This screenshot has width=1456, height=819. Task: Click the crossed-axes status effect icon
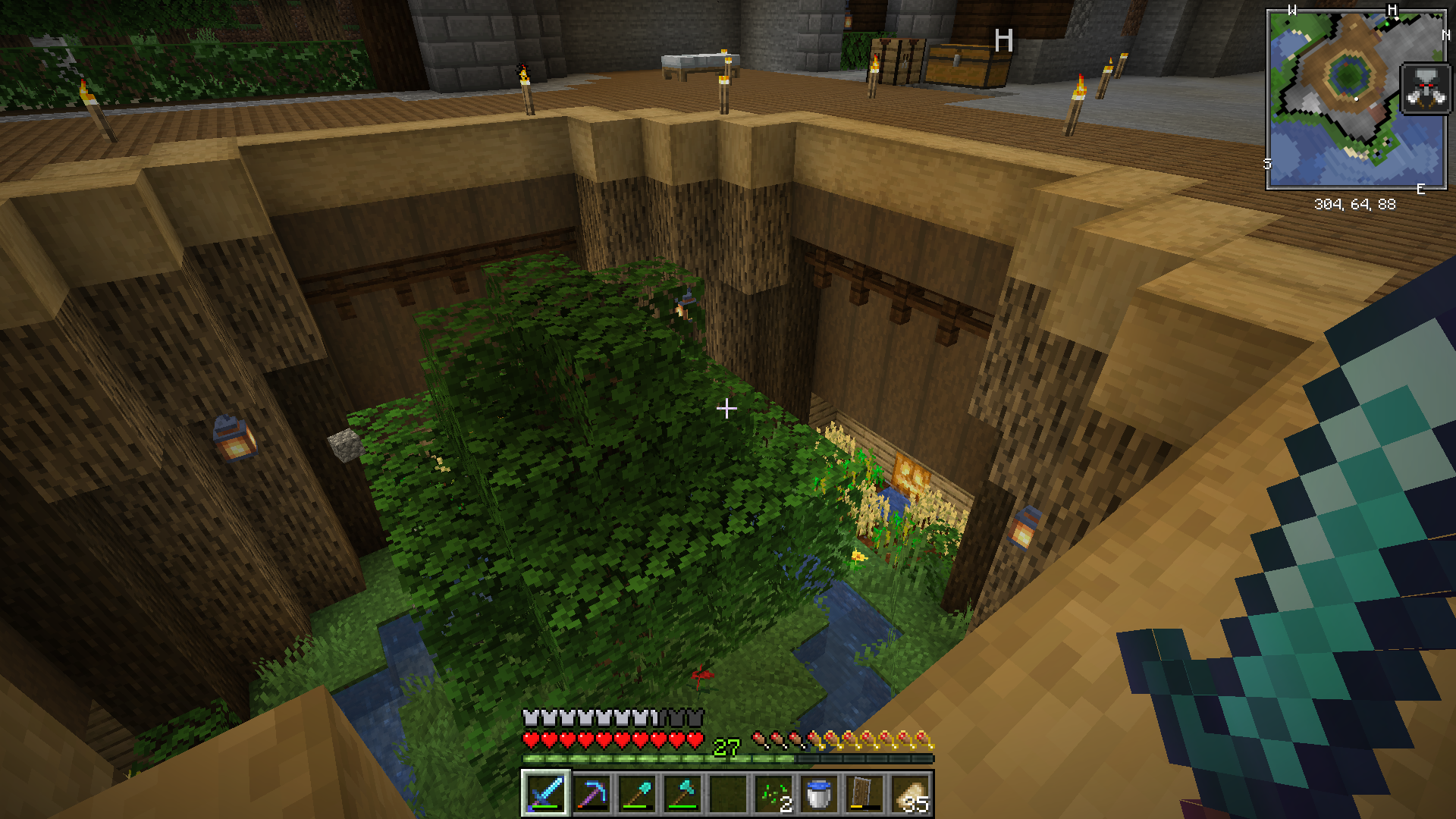tap(1426, 89)
